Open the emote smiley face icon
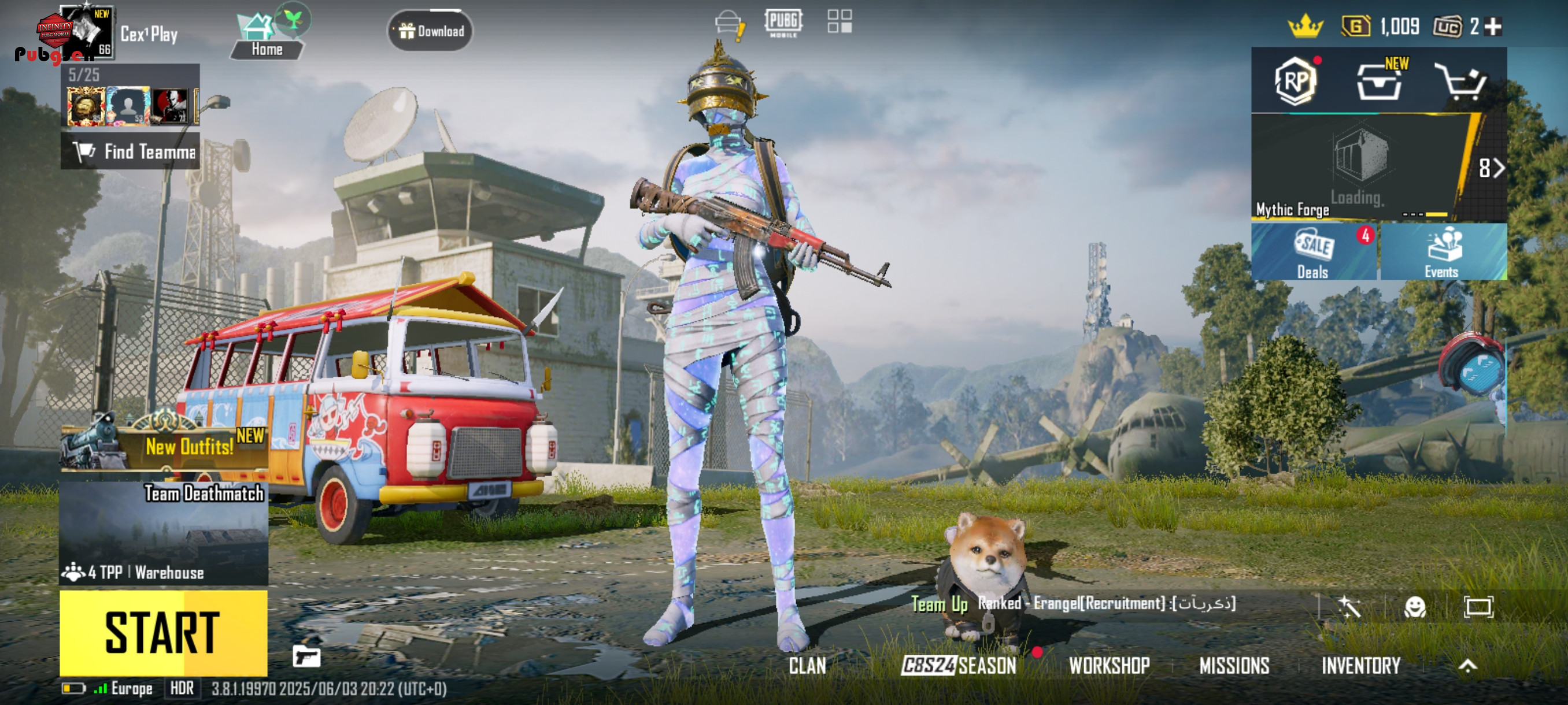The width and height of the screenshot is (1568, 705). pyautogui.click(x=1415, y=606)
